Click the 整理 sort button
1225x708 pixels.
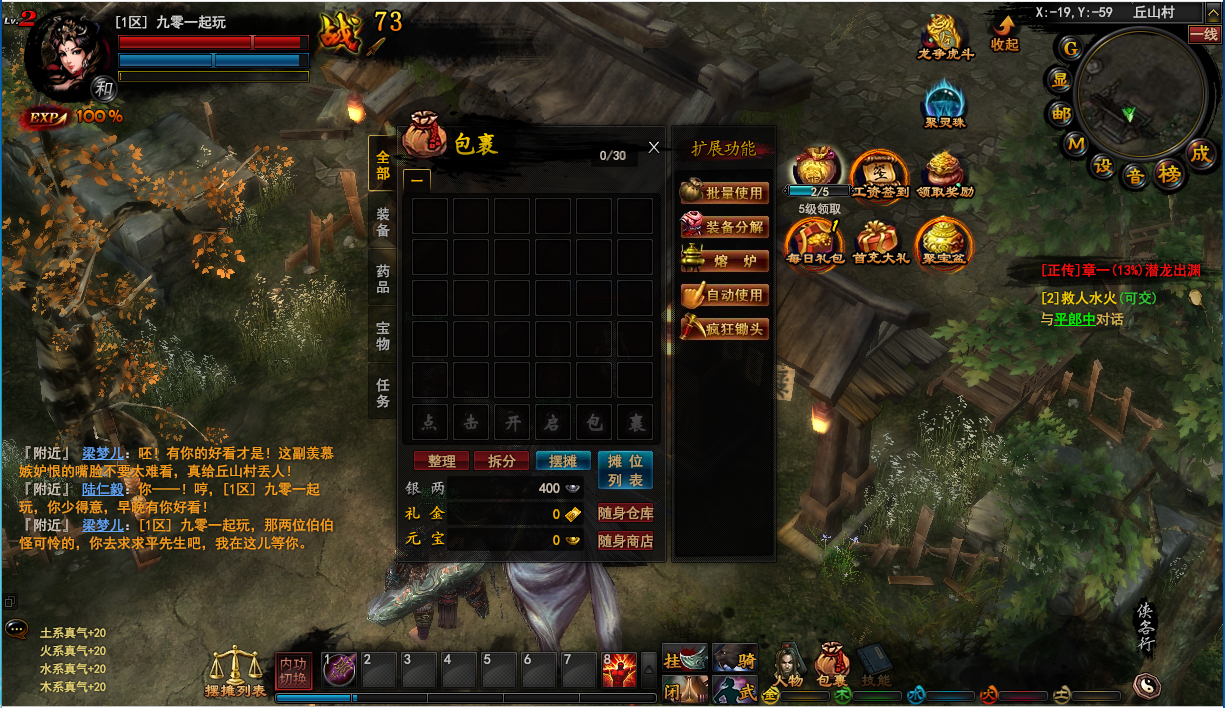tap(441, 461)
